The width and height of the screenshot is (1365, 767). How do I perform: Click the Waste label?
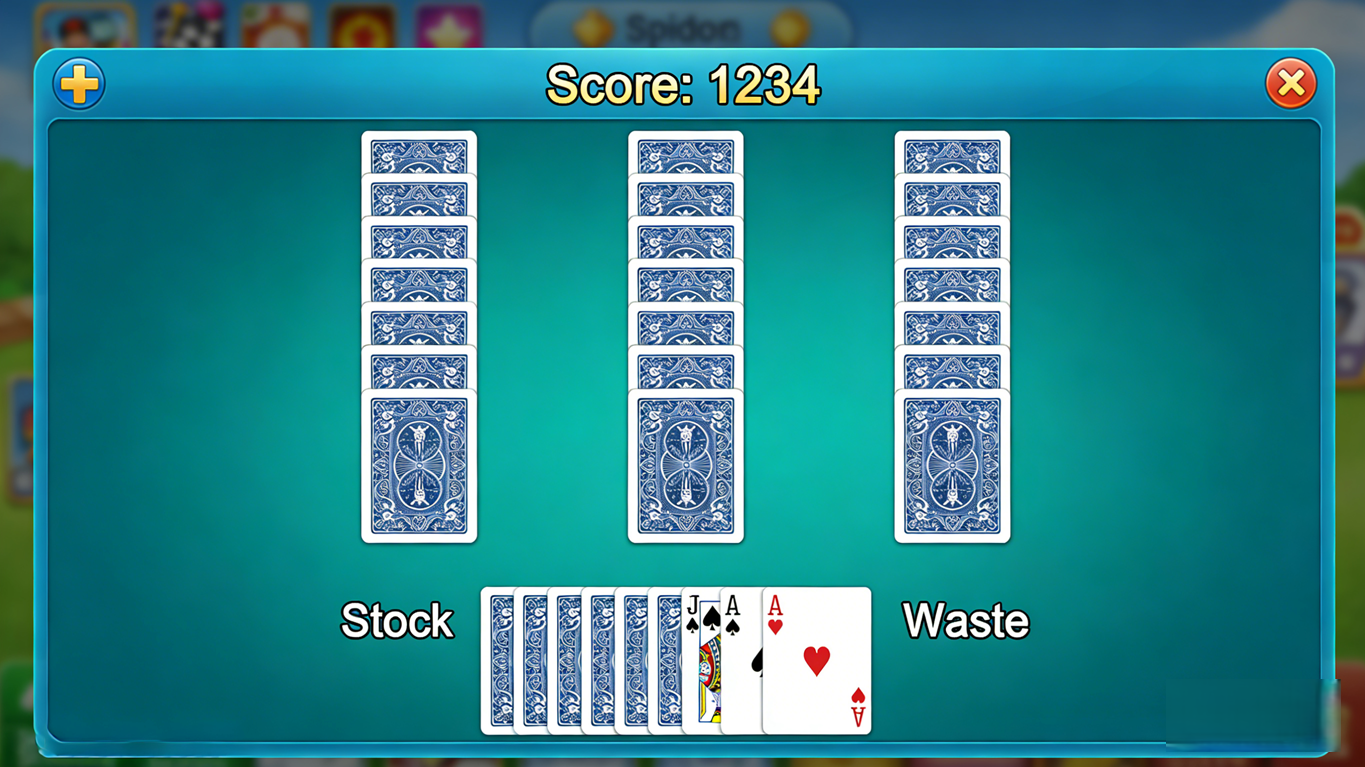[965, 622]
